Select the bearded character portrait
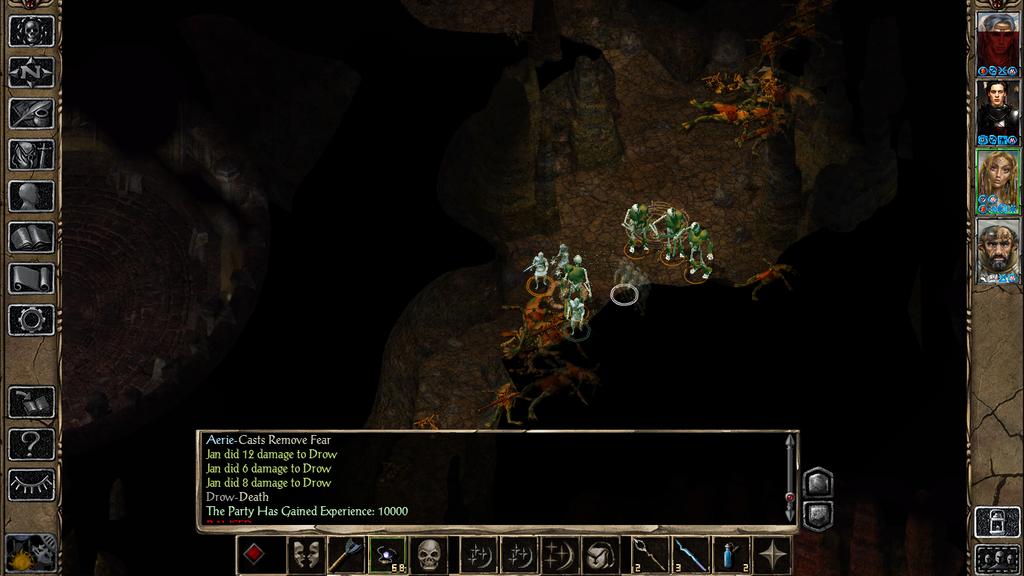The width and height of the screenshot is (1024, 576). tap(997, 250)
